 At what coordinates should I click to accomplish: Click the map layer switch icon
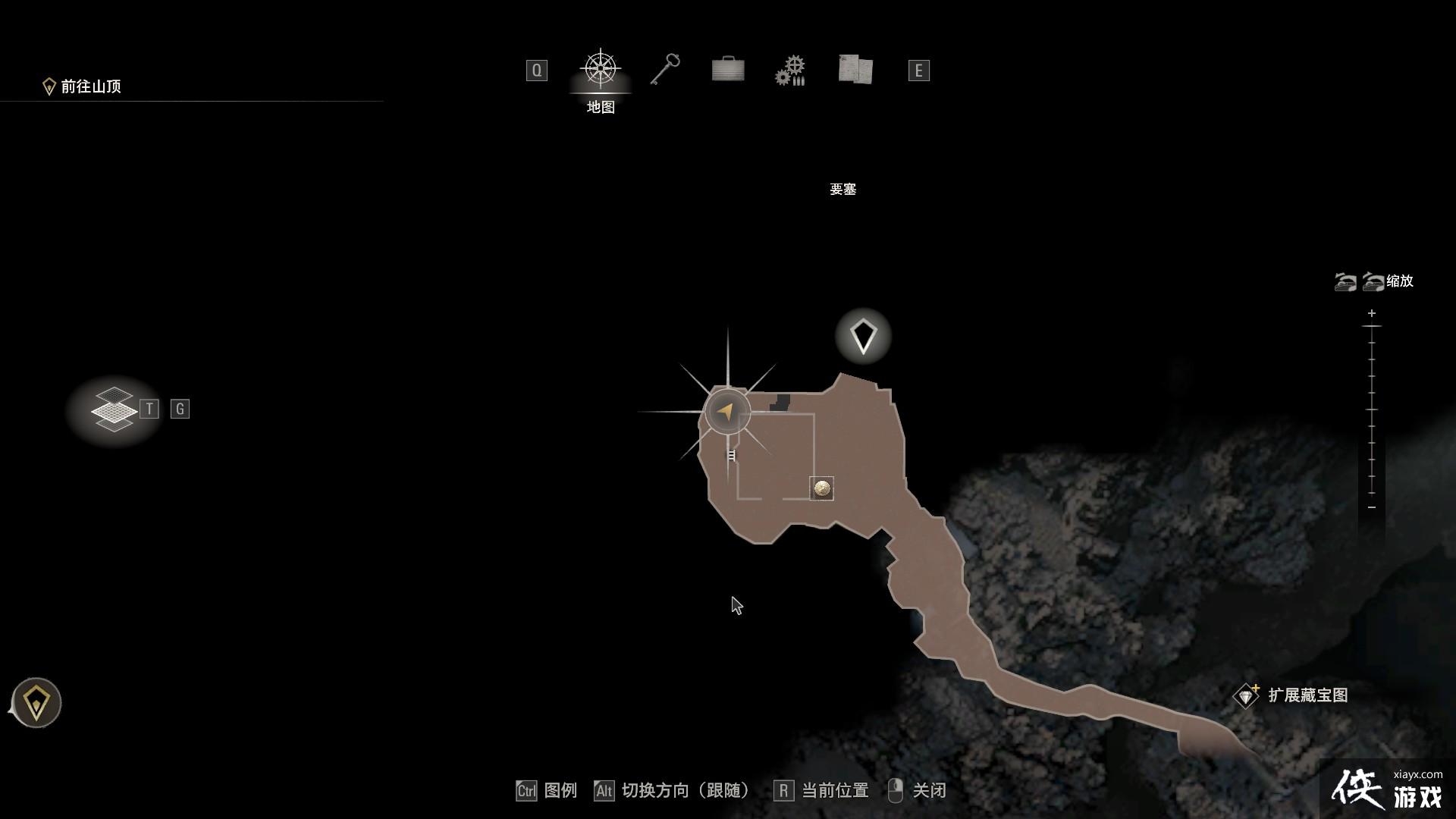point(114,408)
